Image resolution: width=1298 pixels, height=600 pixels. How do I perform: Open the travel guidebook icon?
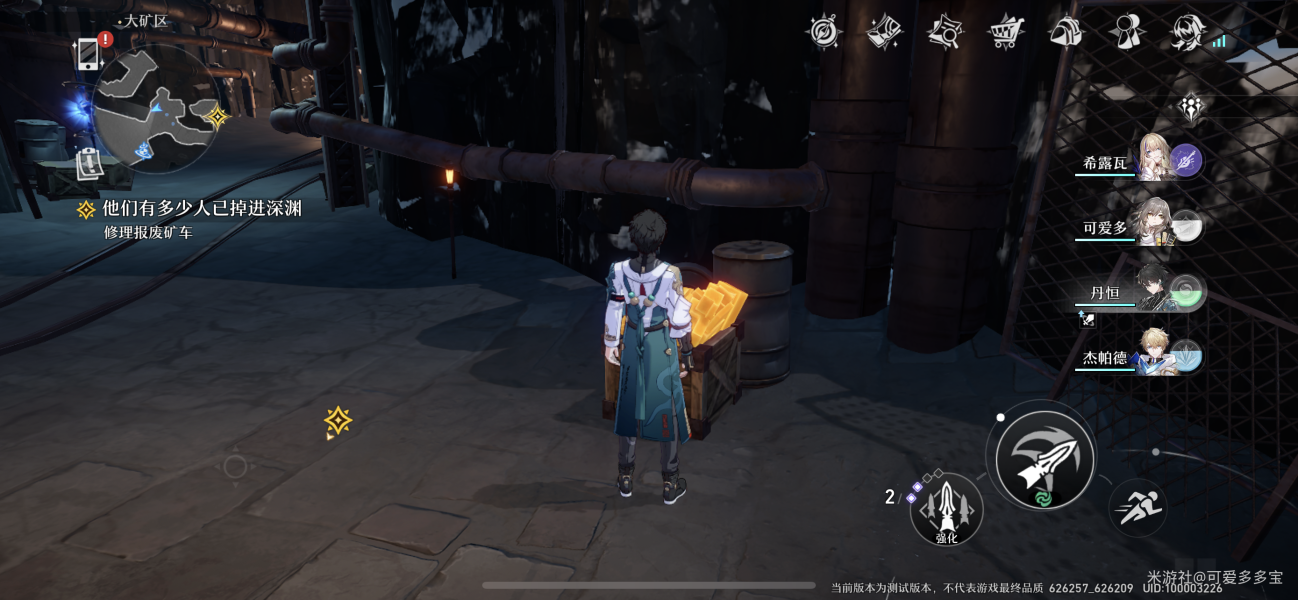(884, 32)
